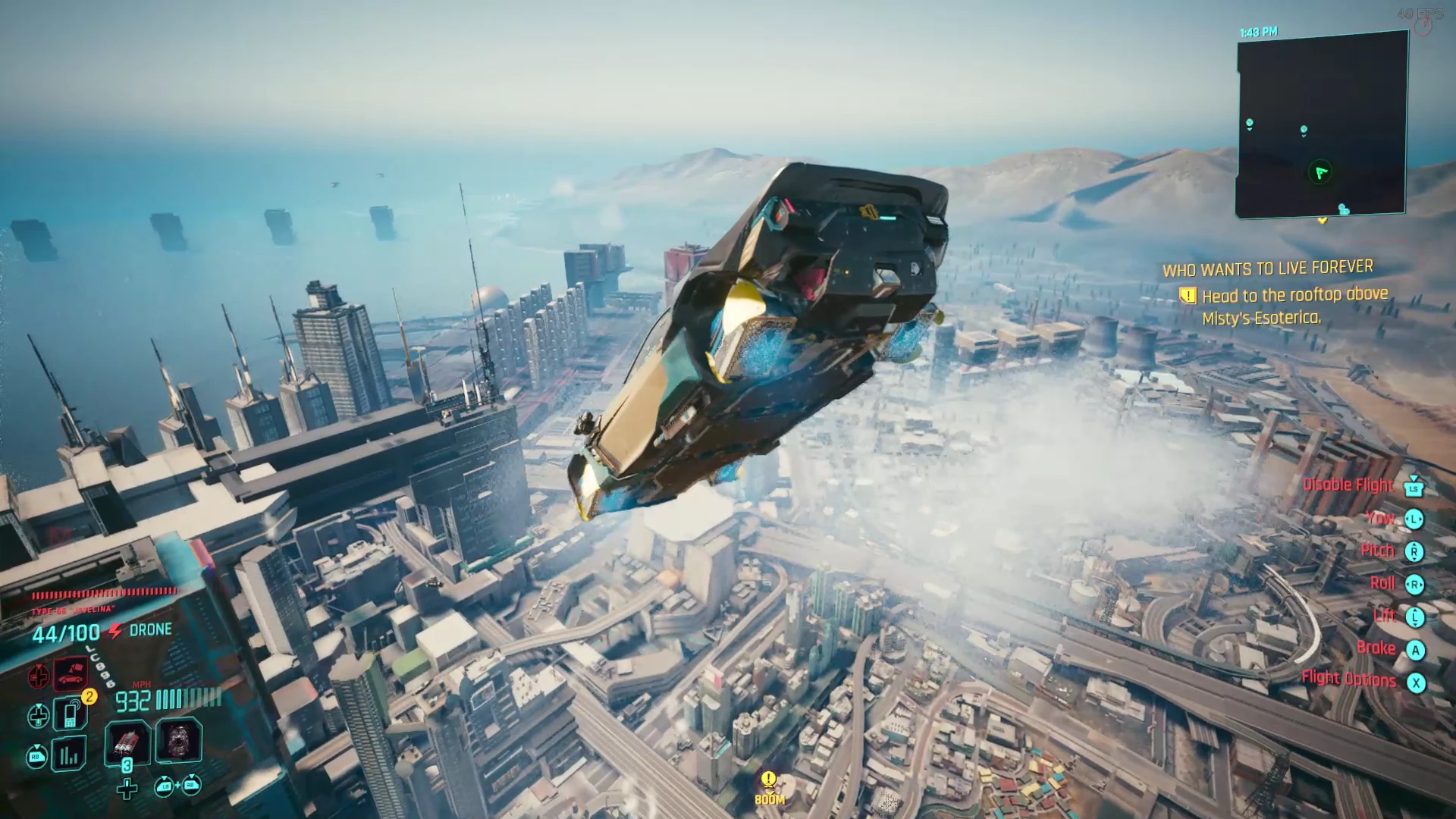Open the radio bars icon

[x=69, y=755]
